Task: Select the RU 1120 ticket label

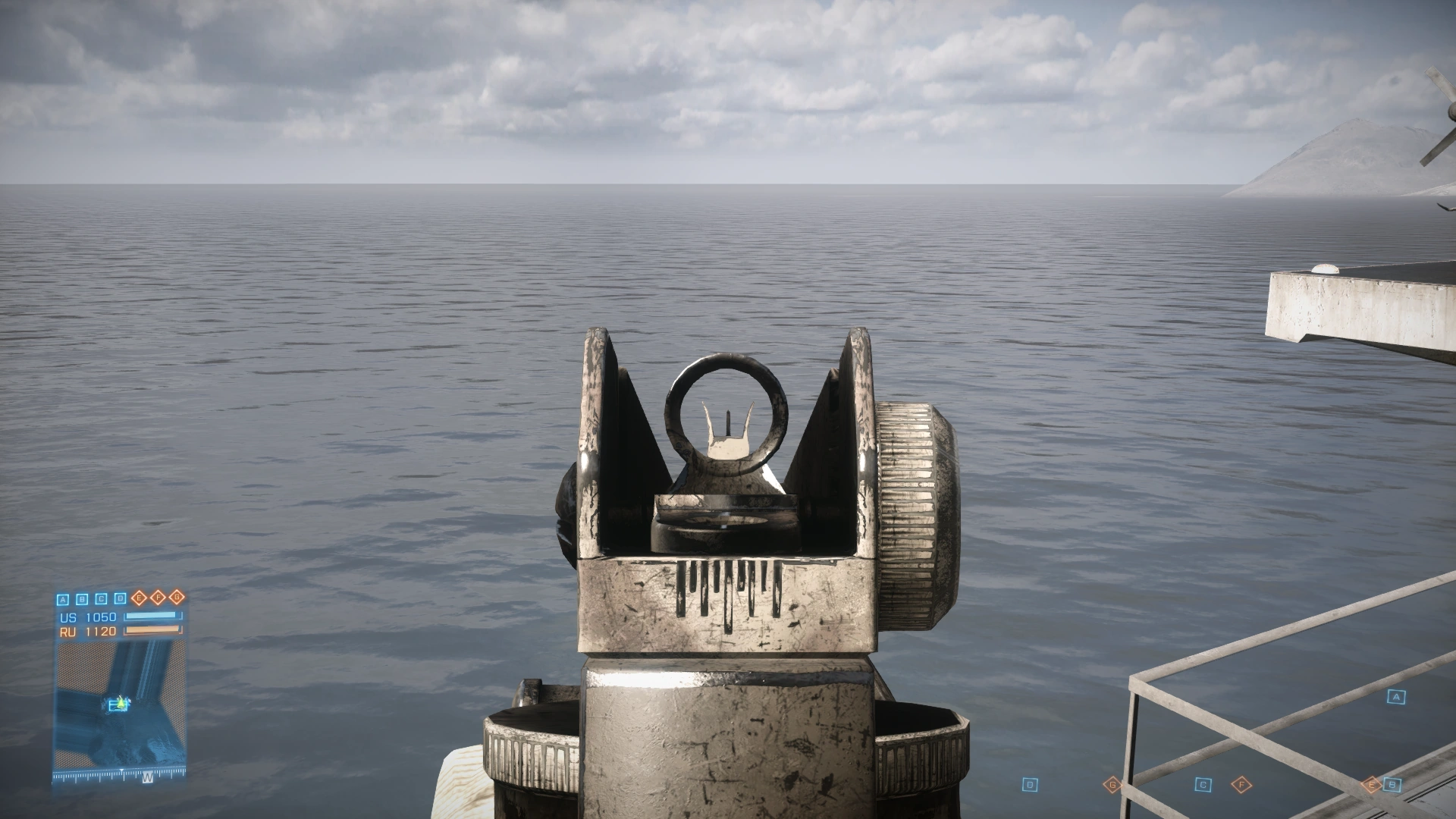Action: (88, 631)
